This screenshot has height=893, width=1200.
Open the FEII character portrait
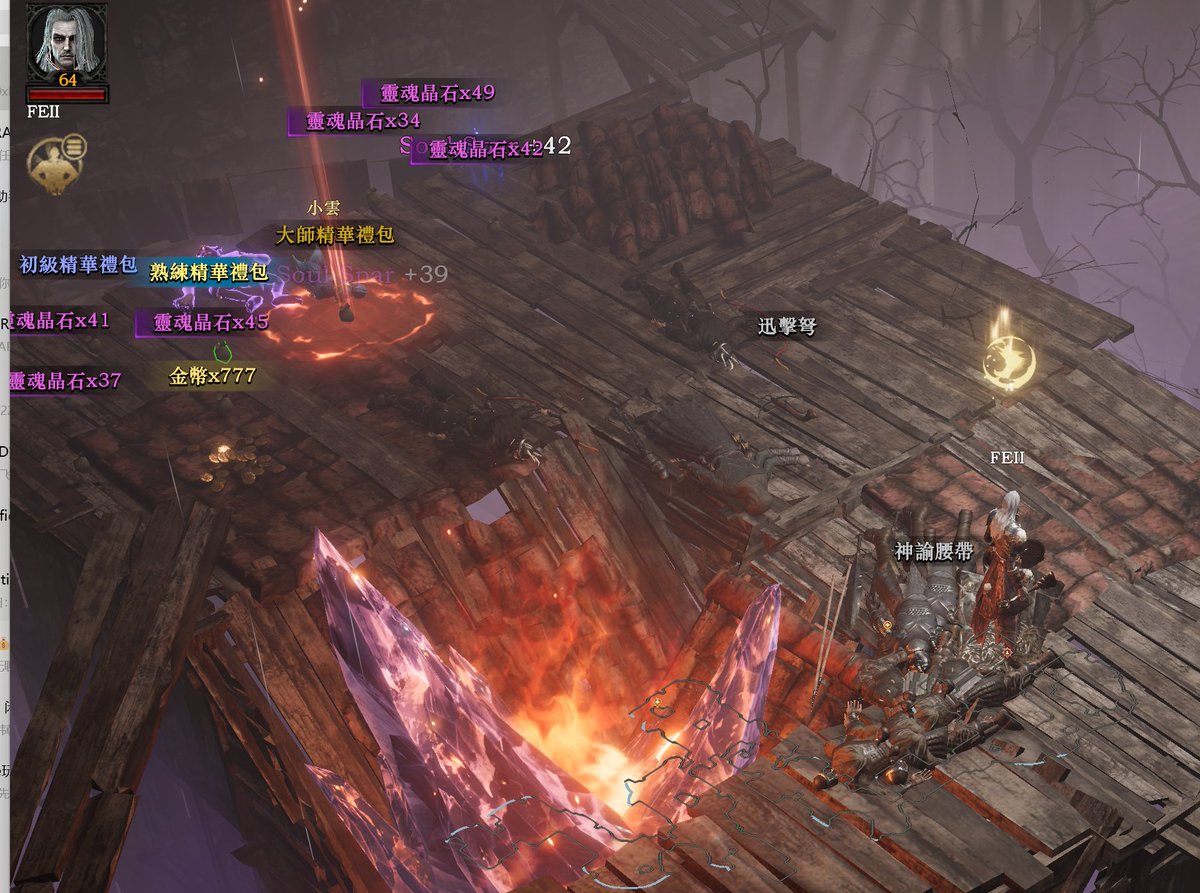tap(67, 41)
